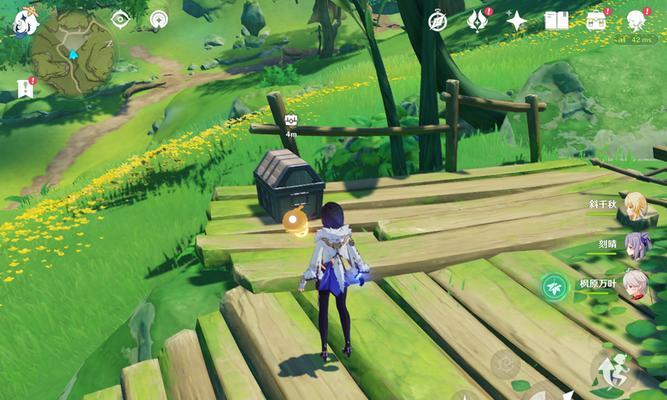Toggle the eye-shaped elemental sight icon
Viewport: 667px width, 400px height.
click(x=120, y=19)
